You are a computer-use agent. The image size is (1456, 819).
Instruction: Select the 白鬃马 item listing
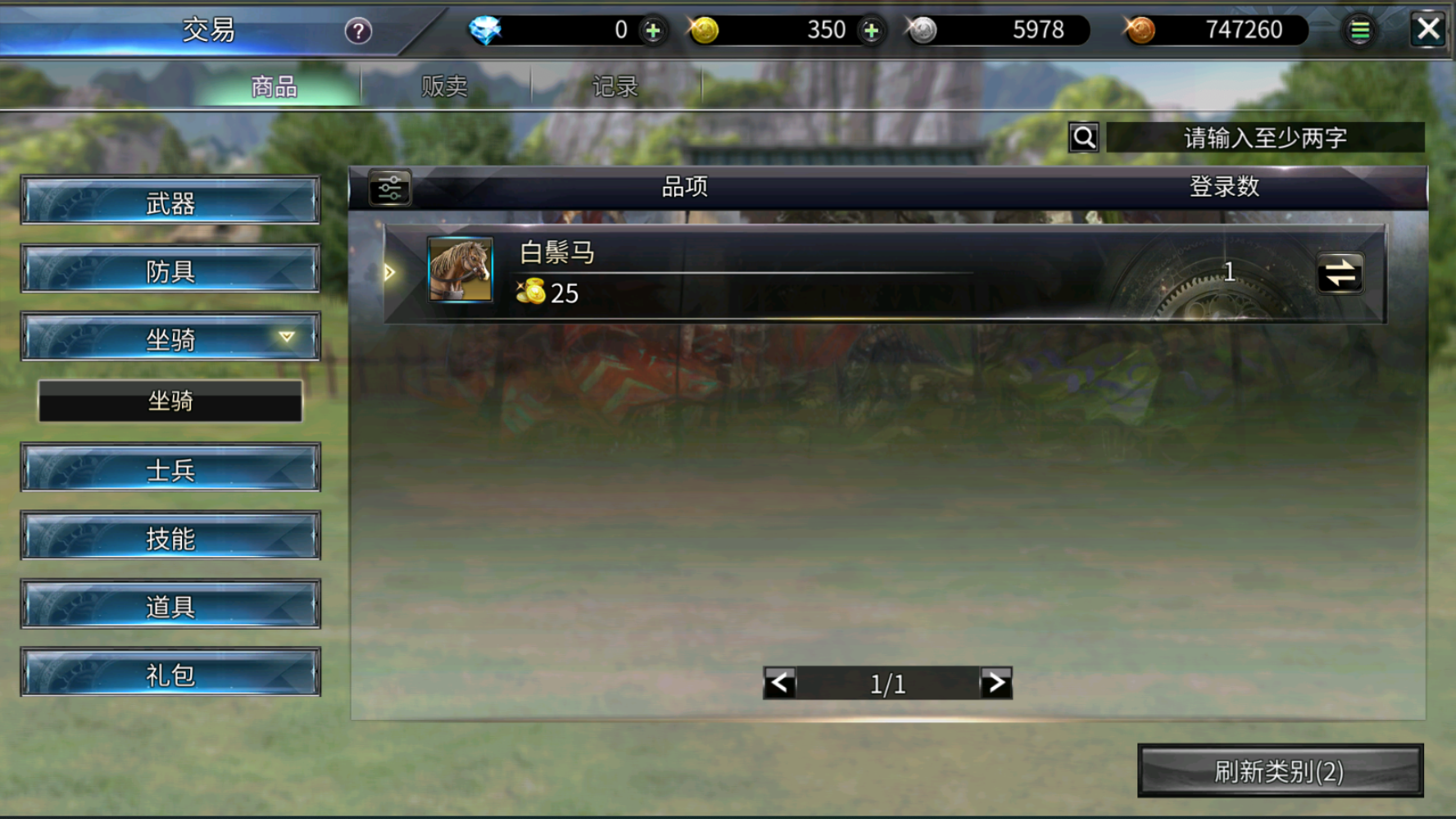tap(737, 272)
